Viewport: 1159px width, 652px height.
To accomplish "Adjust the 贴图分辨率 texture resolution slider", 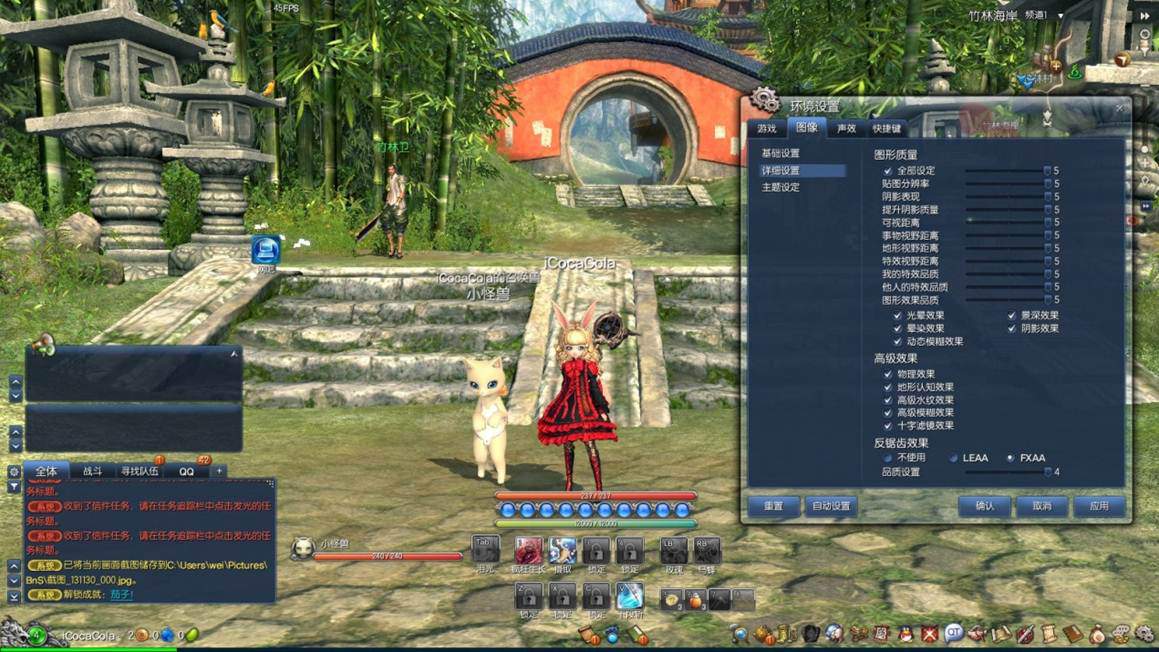I will [1005, 184].
